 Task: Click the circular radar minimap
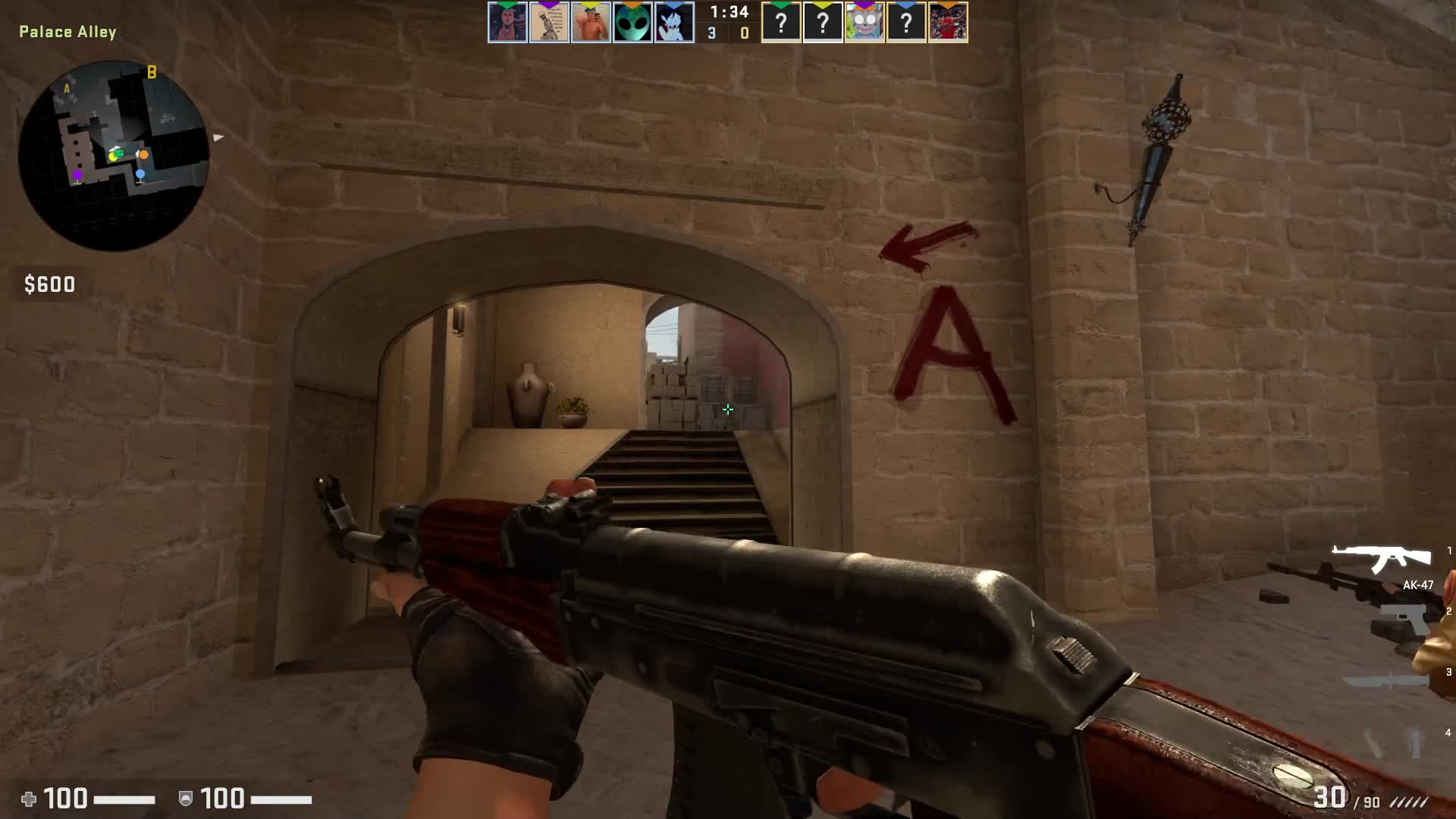114,155
